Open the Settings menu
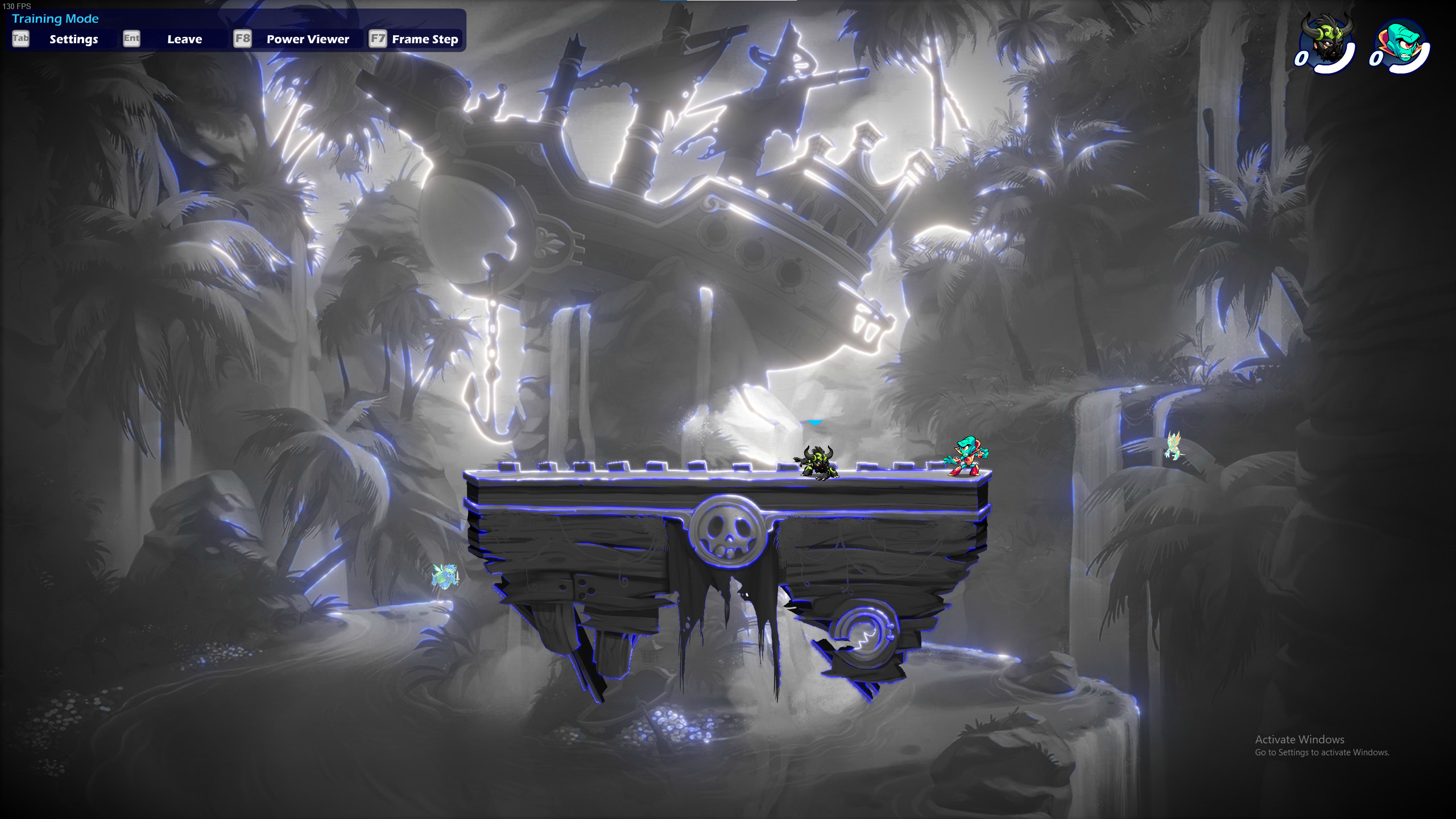This screenshot has height=819, width=1456. pos(73,39)
